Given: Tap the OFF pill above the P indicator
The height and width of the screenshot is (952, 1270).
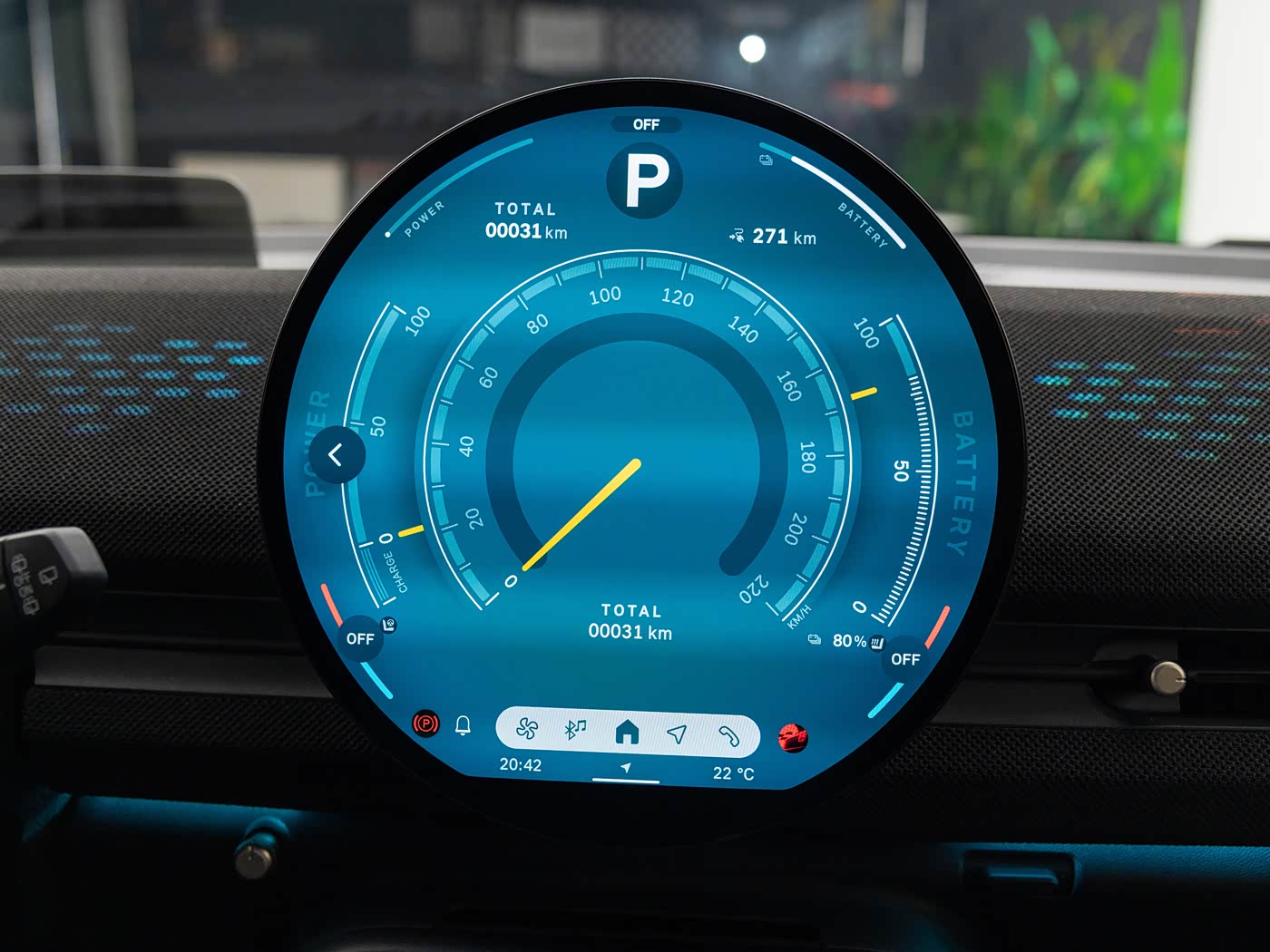Looking at the screenshot, I should pos(646,124).
